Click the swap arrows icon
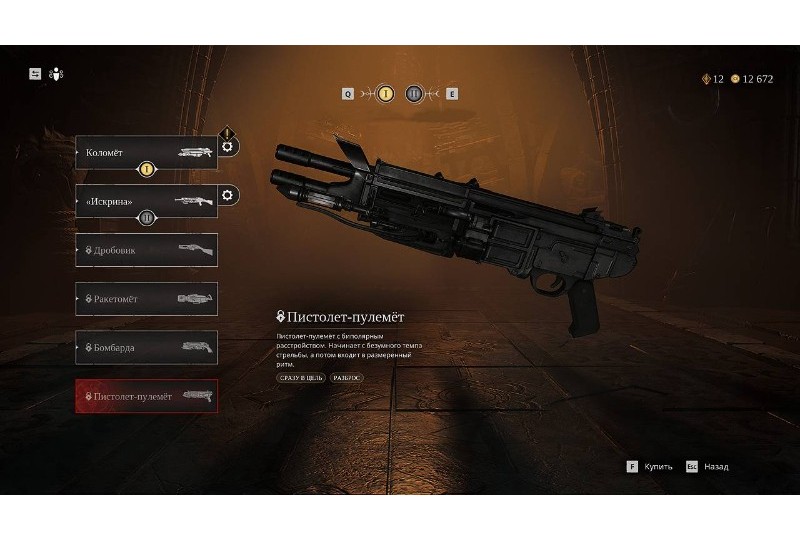Screen dimensions: 800x540 point(35,73)
